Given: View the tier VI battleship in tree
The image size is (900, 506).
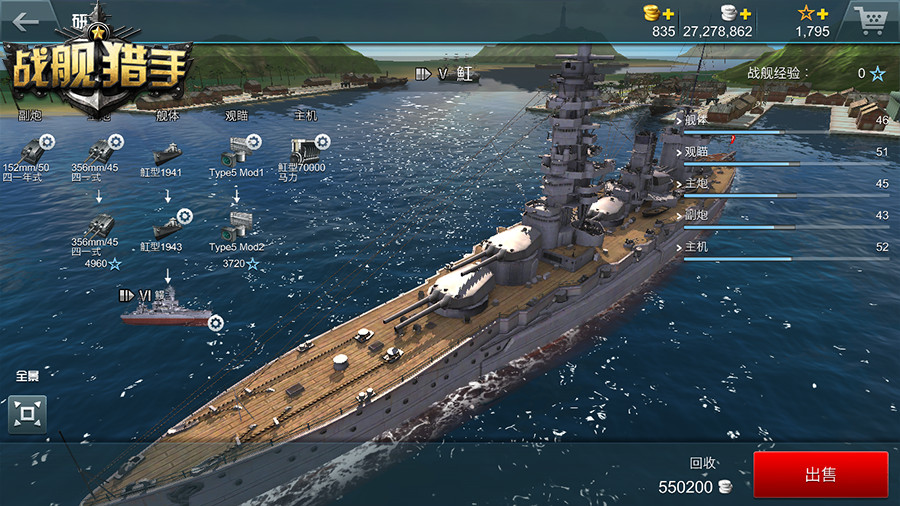Looking at the screenshot, I should 167,312.
